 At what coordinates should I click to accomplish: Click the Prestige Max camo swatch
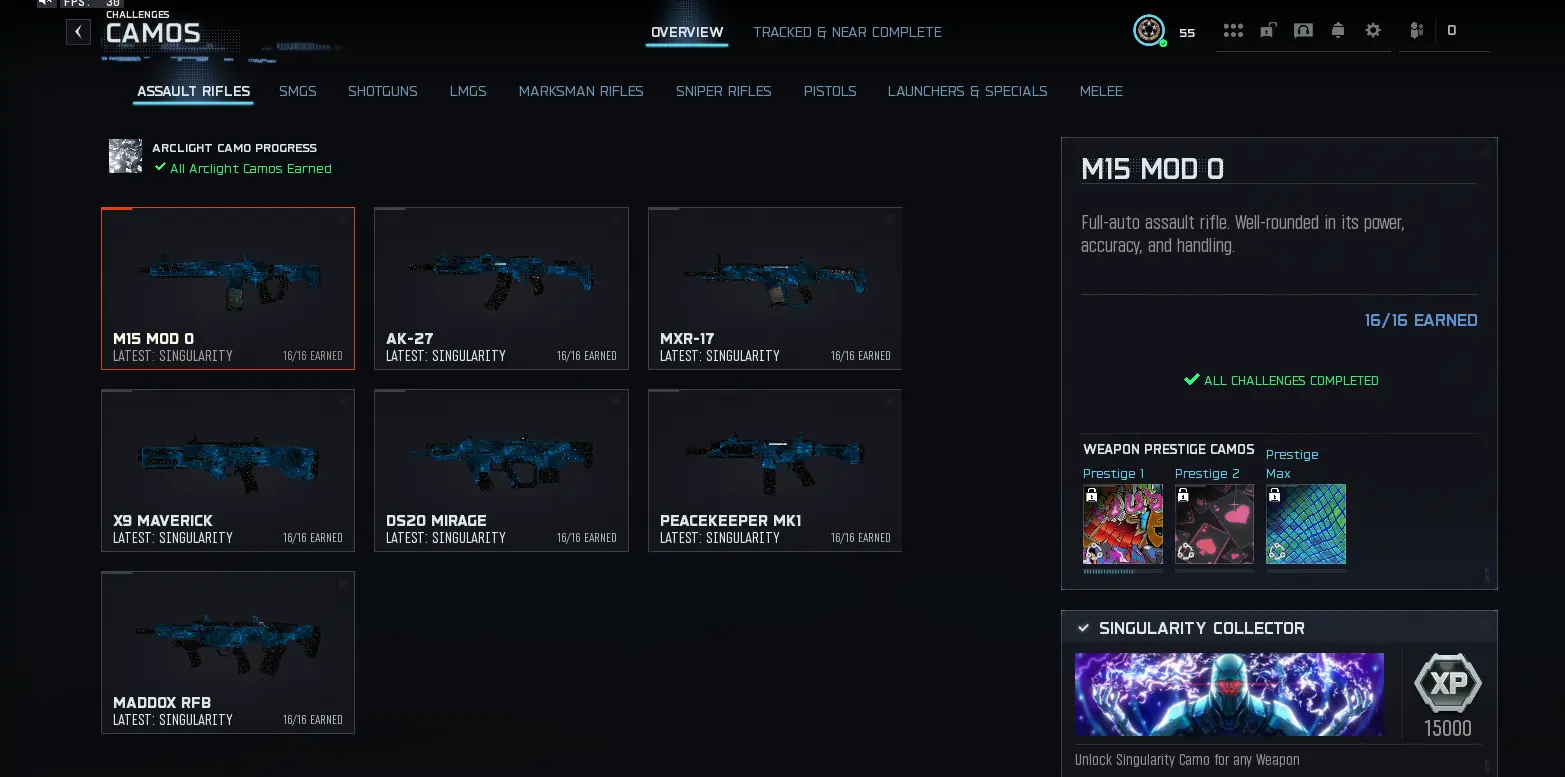[x=1305, y=523]
